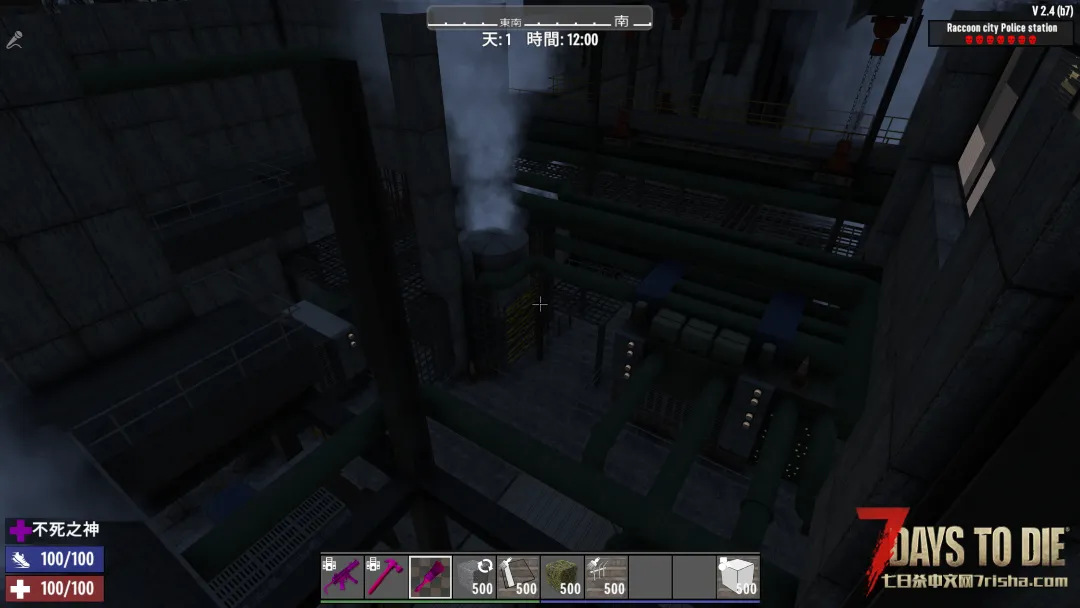Click the microphone voice icon
Screen dimensions: 1080x608
pos(15,41)
